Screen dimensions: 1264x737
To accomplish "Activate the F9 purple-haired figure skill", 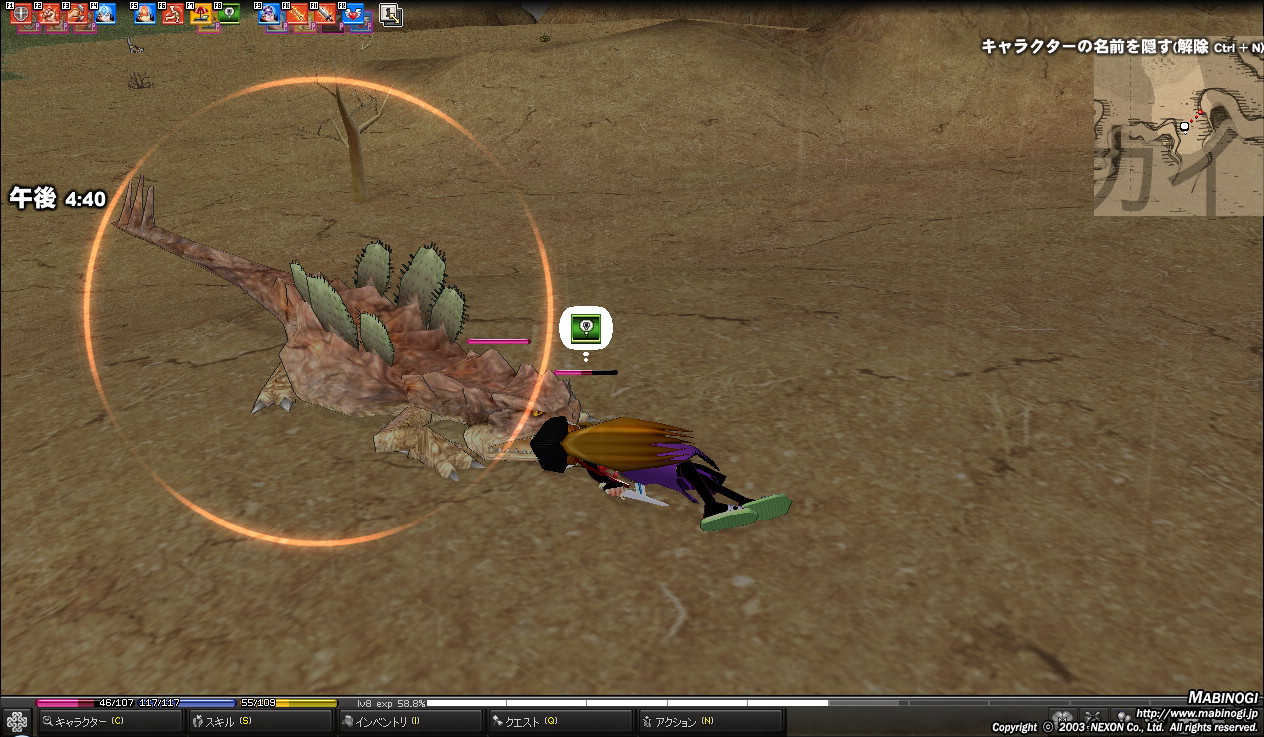I will [x=270, y=15].
